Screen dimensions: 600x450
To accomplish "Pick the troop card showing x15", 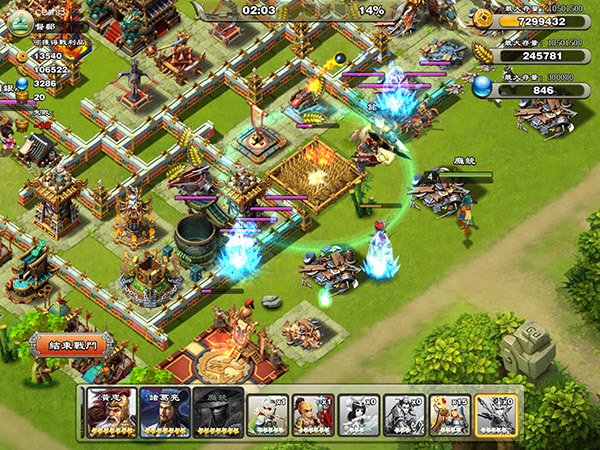I will [448, 413].
